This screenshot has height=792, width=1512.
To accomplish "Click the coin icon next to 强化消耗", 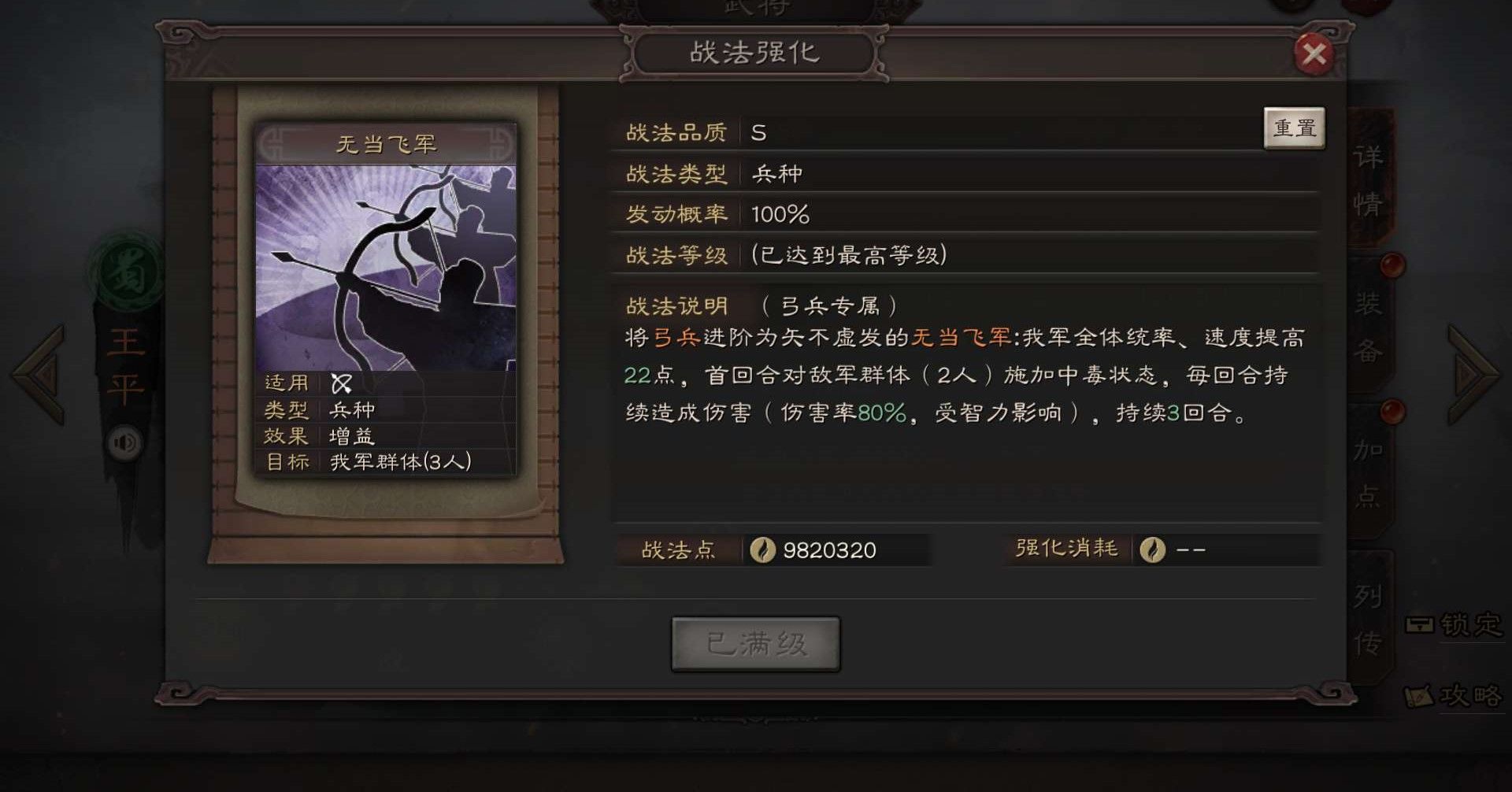I will (x=1152, y=551).
